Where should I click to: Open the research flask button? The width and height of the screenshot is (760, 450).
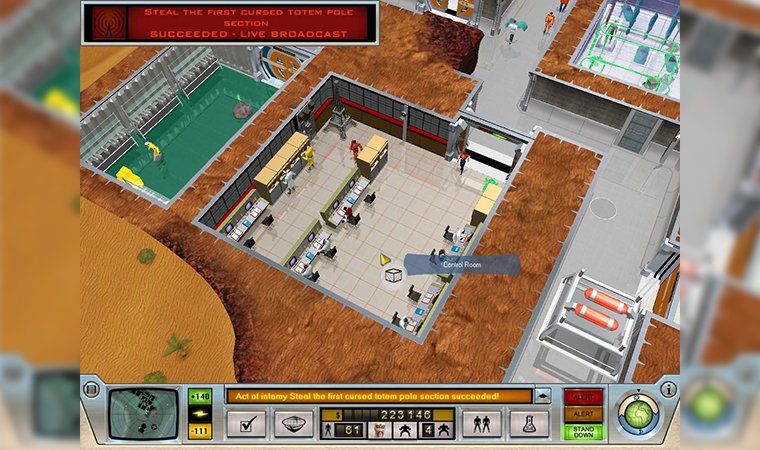coord(529,424)
